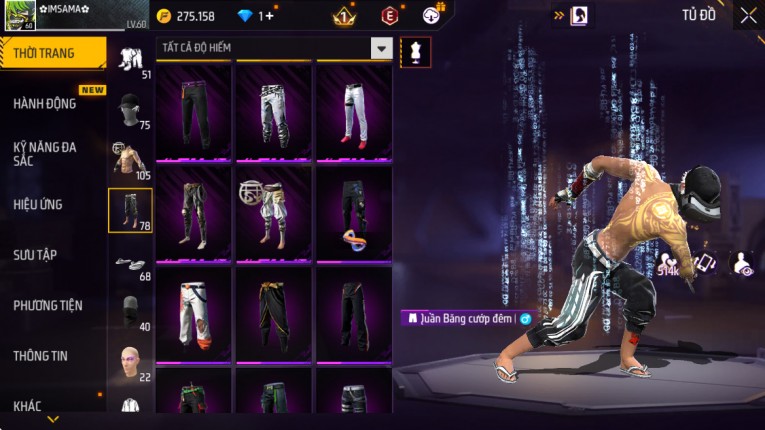The width and height of the screenshot is (765, 430).
Task: Open the sandals footwear category
Action: click(x=130, y=264)
